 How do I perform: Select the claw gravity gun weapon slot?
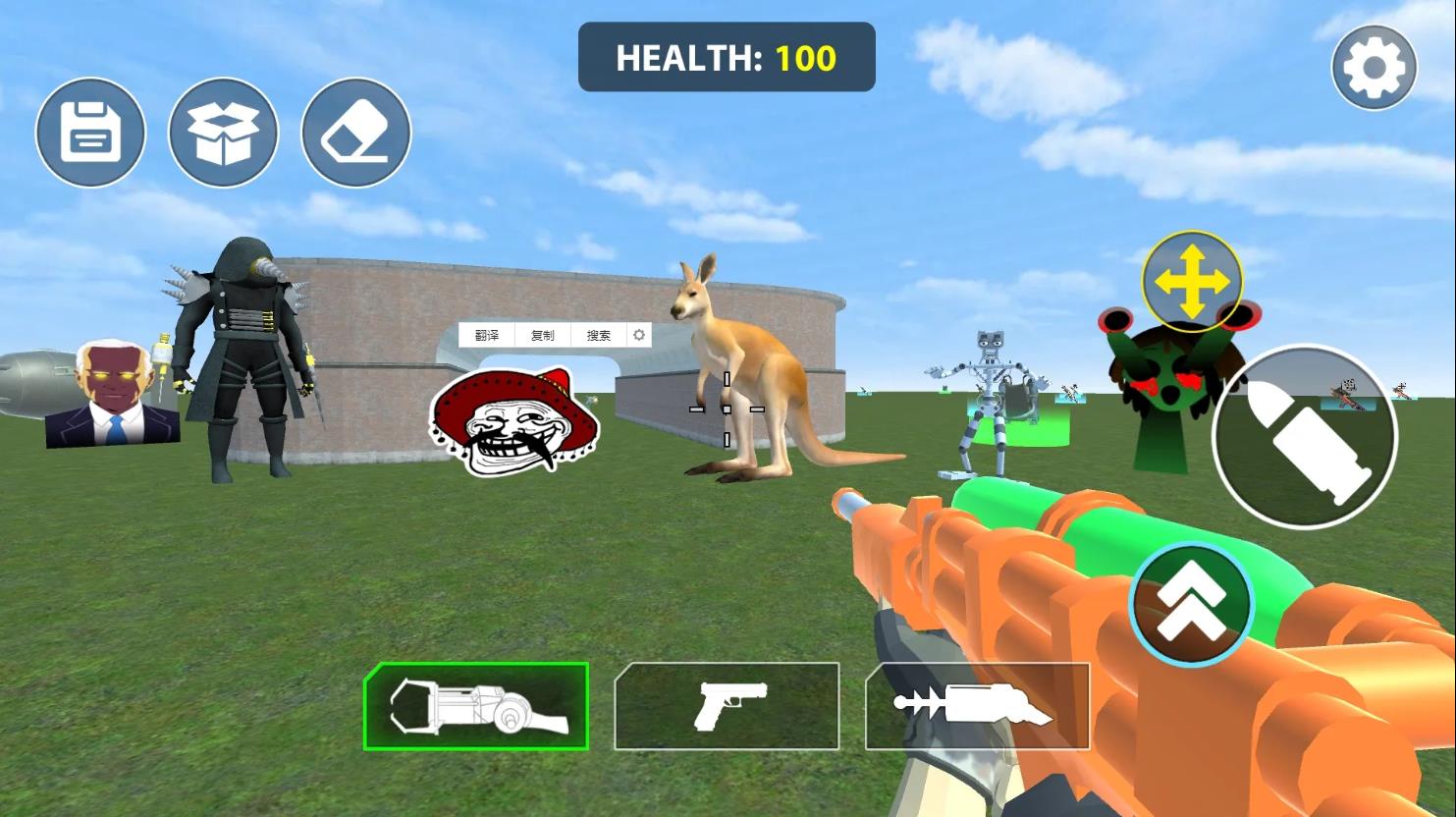coord(476,706)
